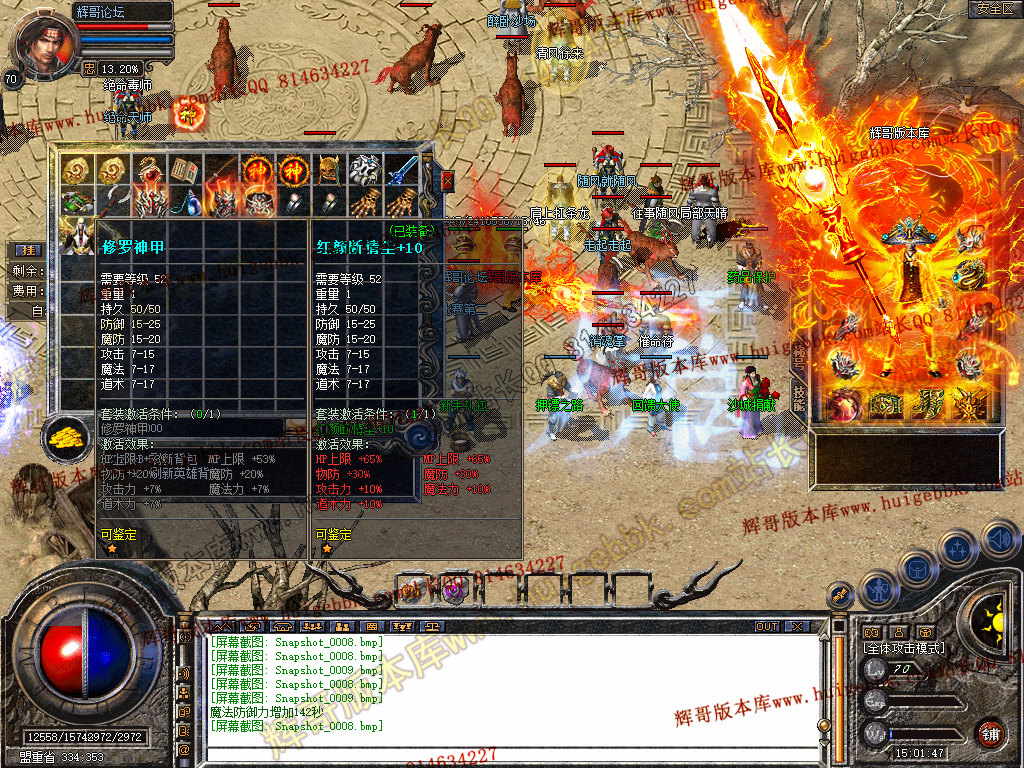Image resolution: width=1024 pixels, height=768 pixels.
Task: Select the horned golden helmet item
Action: [329, 170]
